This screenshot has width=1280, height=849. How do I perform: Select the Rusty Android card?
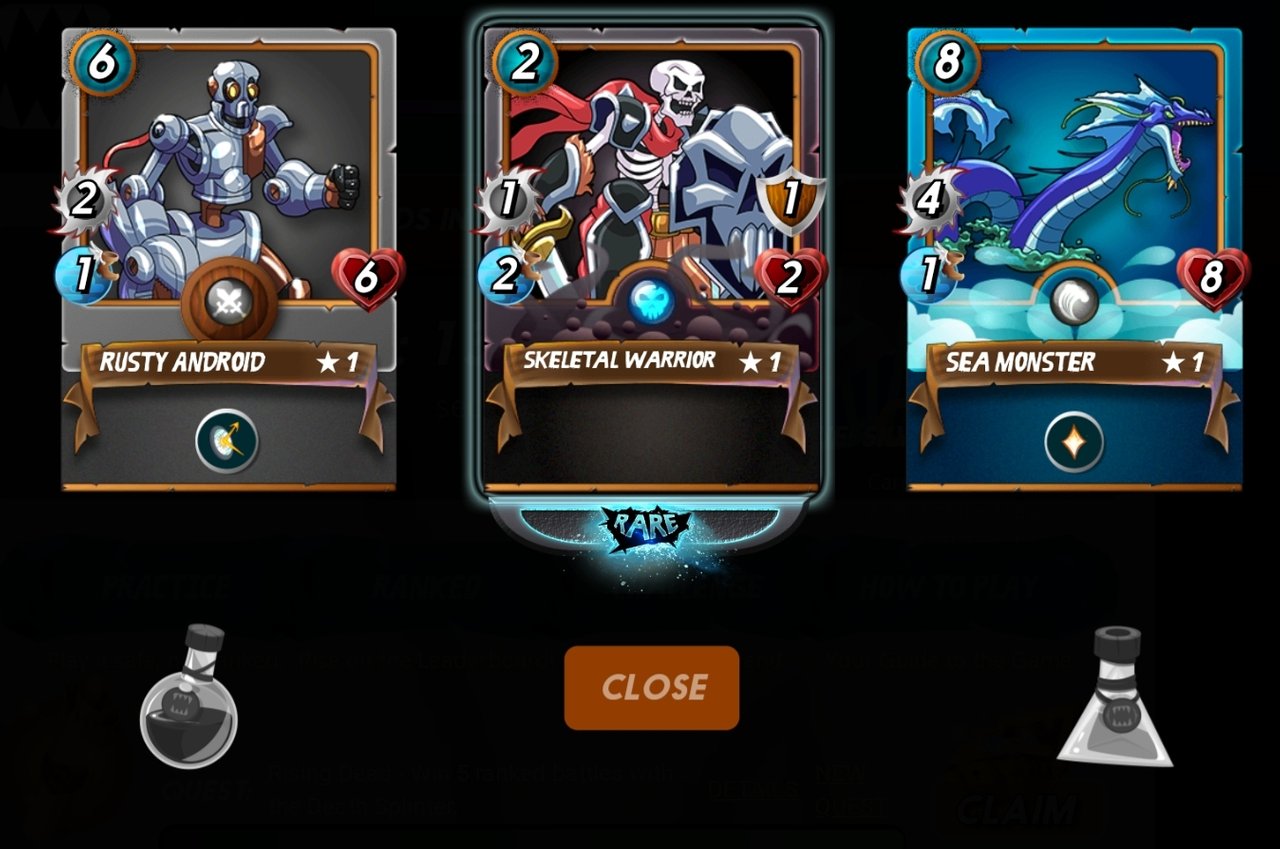click(228, 200)
